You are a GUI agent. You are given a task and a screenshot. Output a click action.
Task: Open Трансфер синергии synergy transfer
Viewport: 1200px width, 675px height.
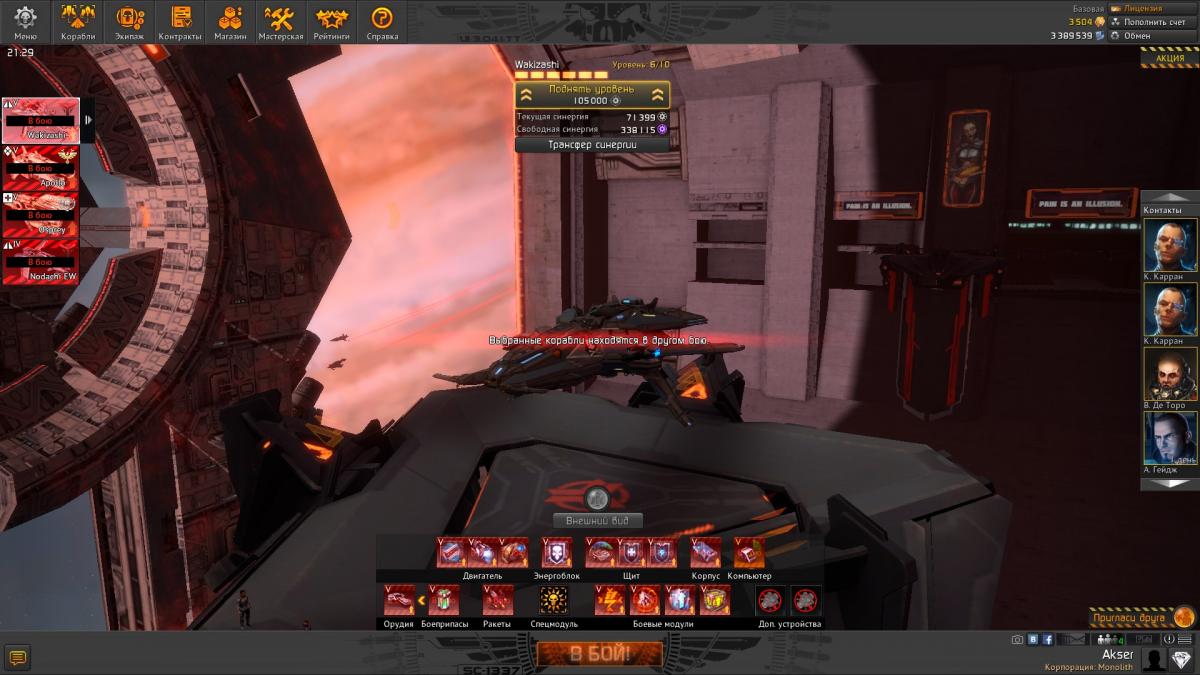[591, 145]
